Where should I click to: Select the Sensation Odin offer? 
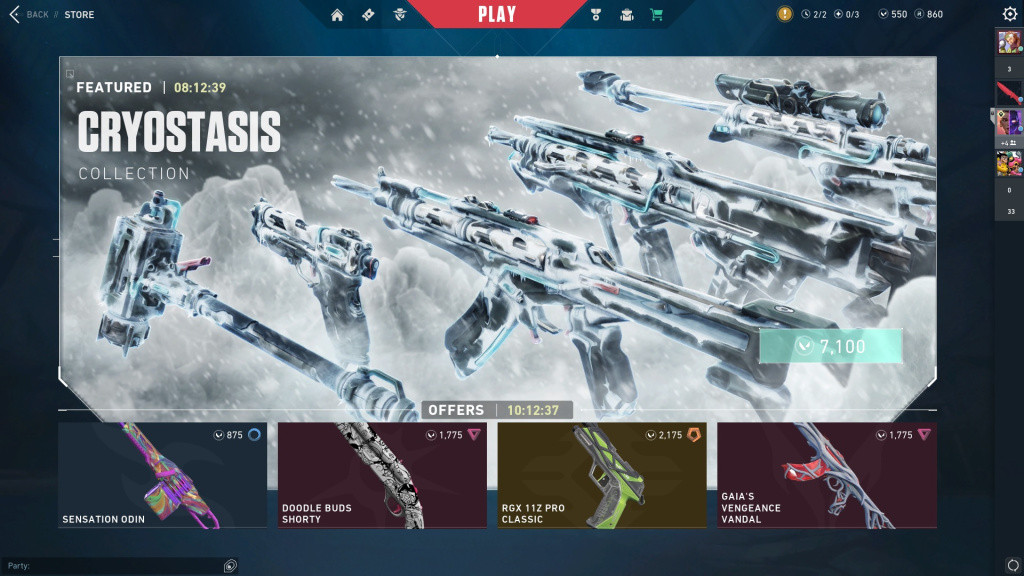tap(162, 475)
